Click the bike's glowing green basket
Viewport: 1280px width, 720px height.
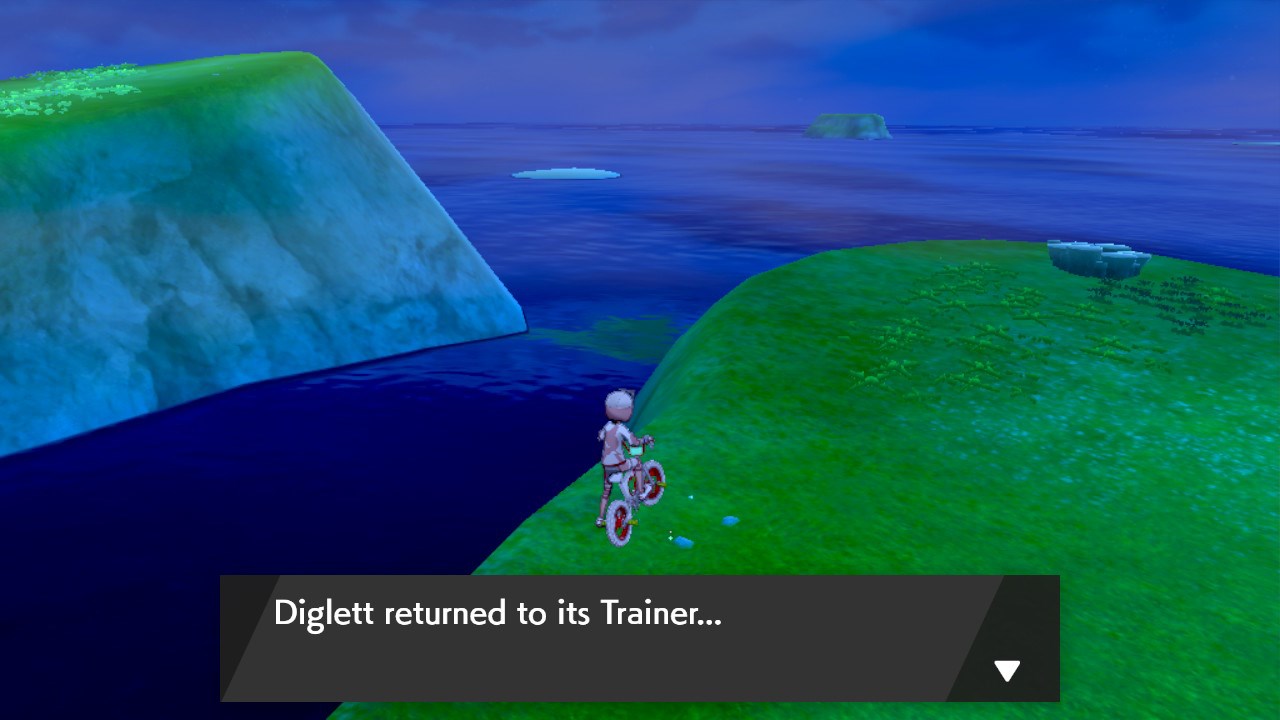(637, 449)
